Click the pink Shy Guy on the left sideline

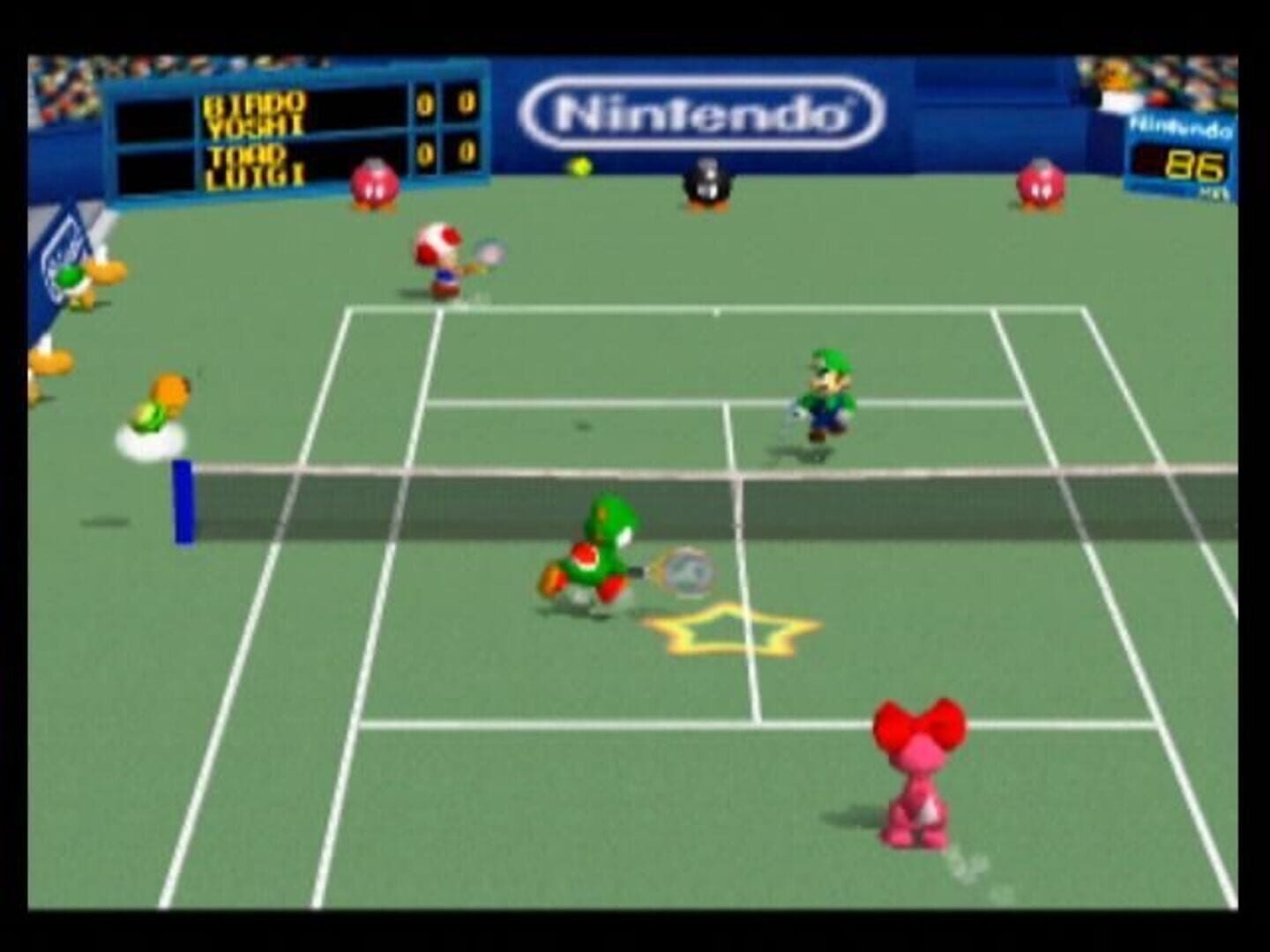375,185
